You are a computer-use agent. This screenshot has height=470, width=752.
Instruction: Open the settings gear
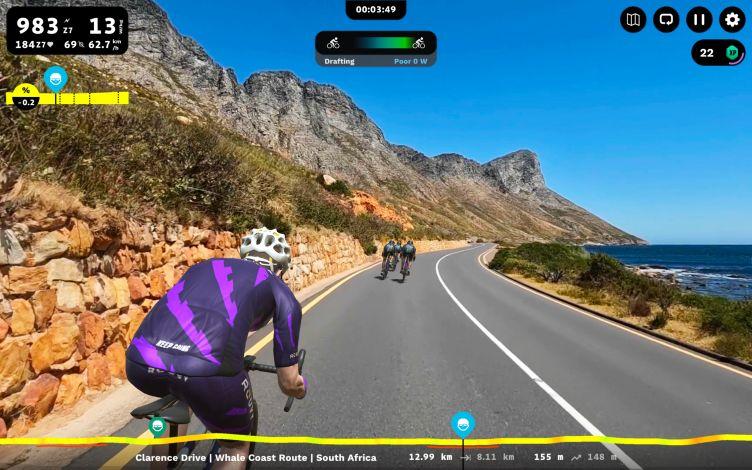[x=732, y=19]
